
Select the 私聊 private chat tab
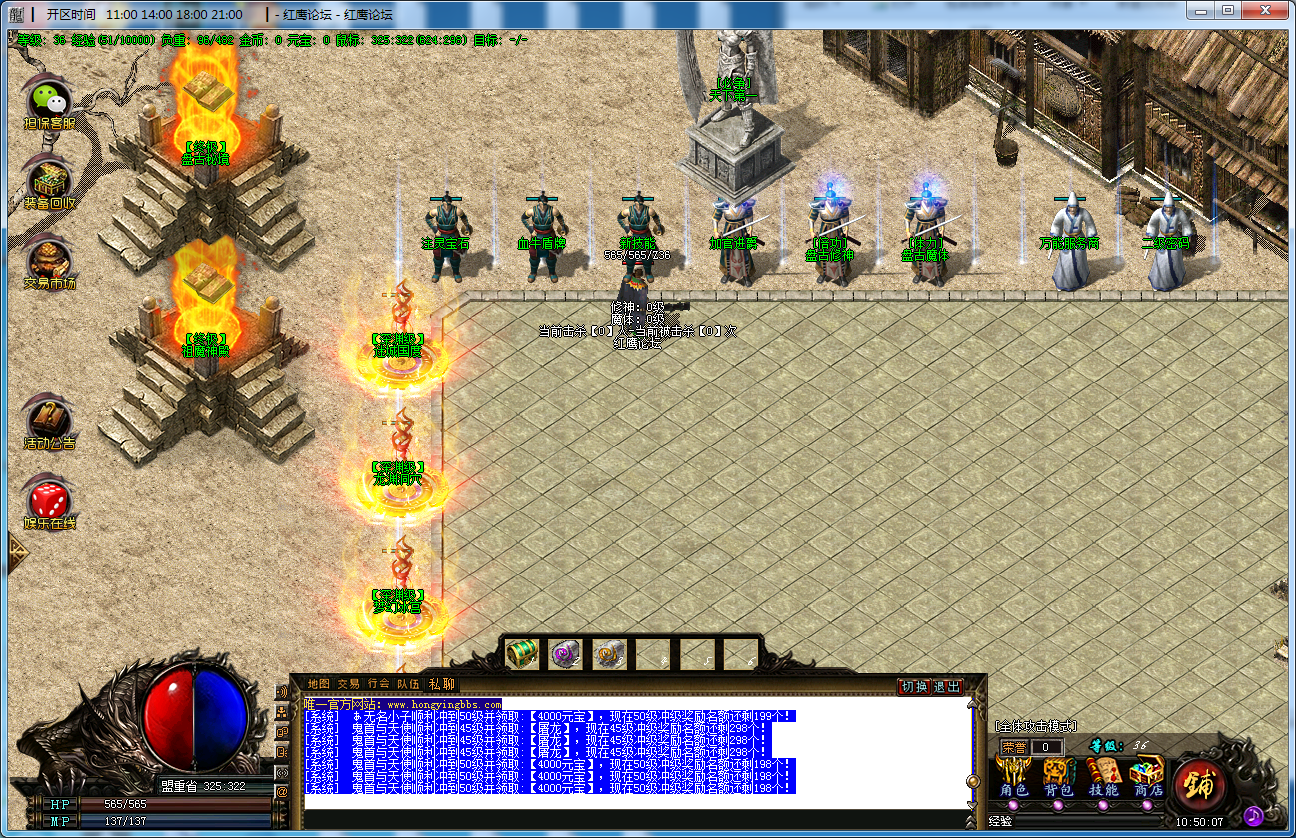pos(441,684)
